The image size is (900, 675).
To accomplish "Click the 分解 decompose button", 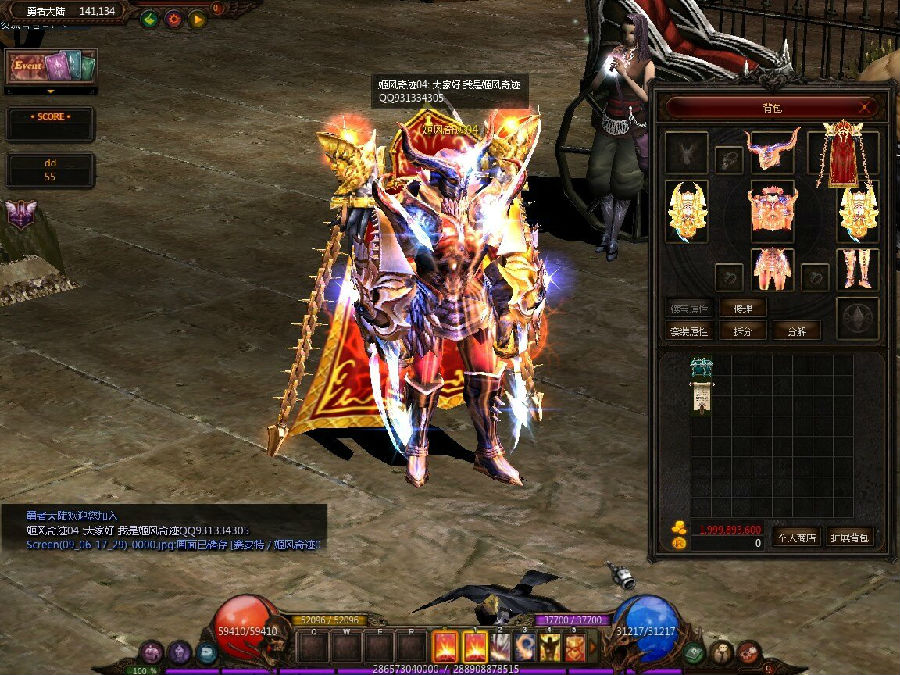I will [796, 330].
